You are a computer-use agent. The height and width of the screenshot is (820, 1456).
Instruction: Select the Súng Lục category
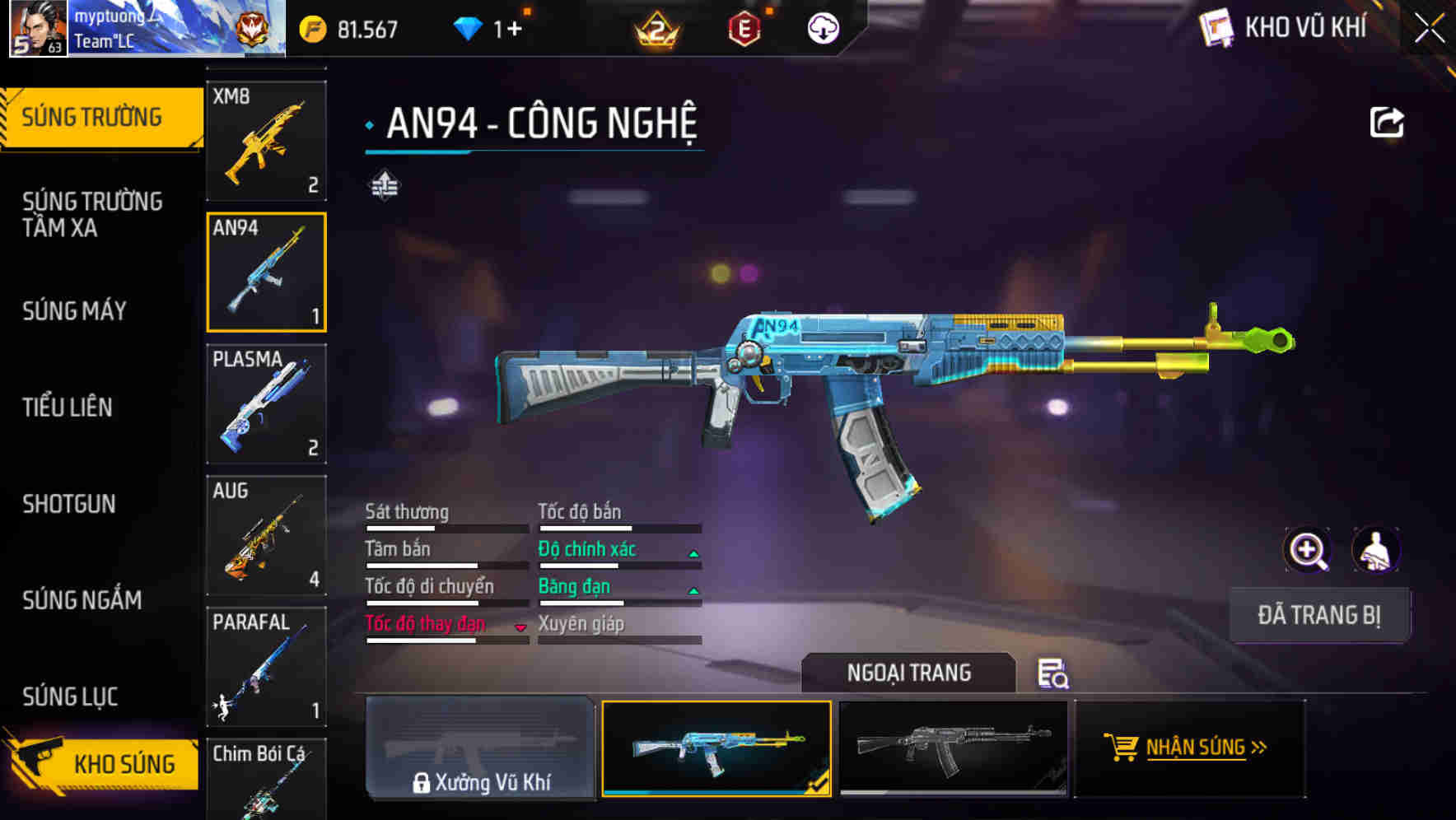pyautogui.click(x=71, y=697)
